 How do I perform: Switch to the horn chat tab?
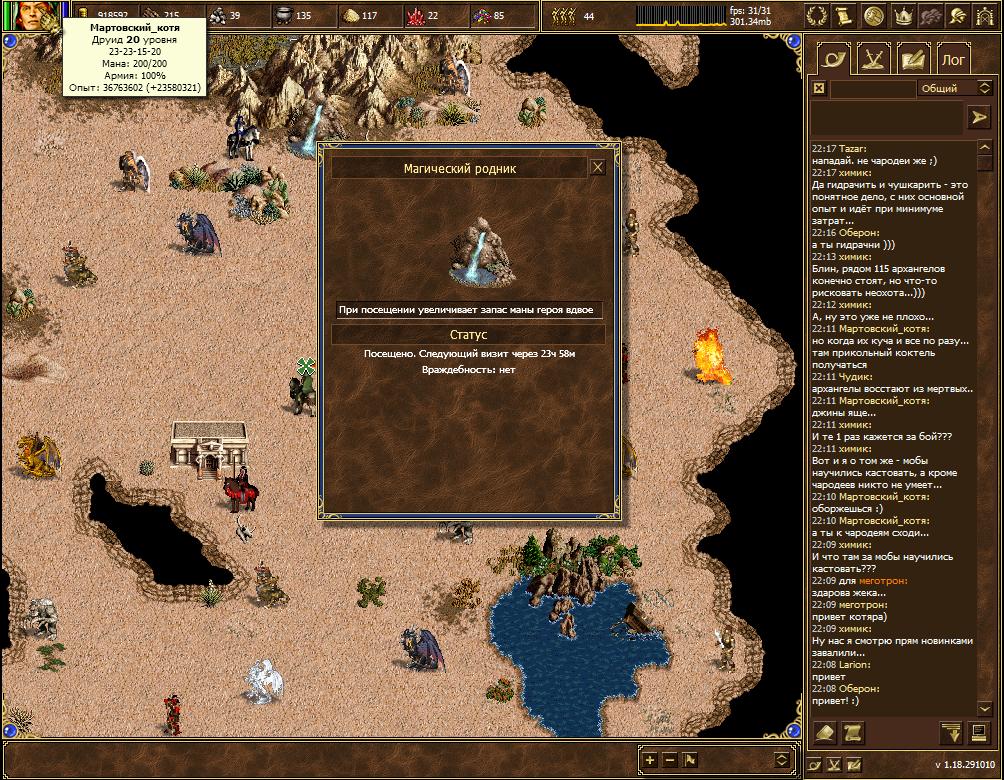[x=832, y=59]
